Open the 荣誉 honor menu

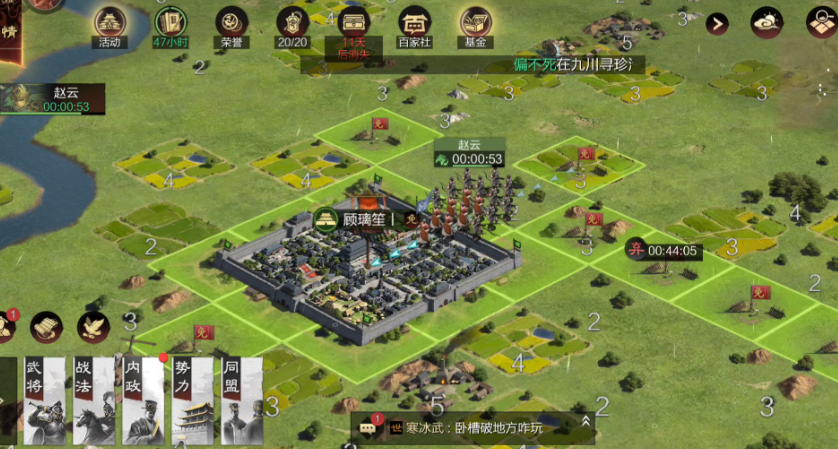[233, 24]
